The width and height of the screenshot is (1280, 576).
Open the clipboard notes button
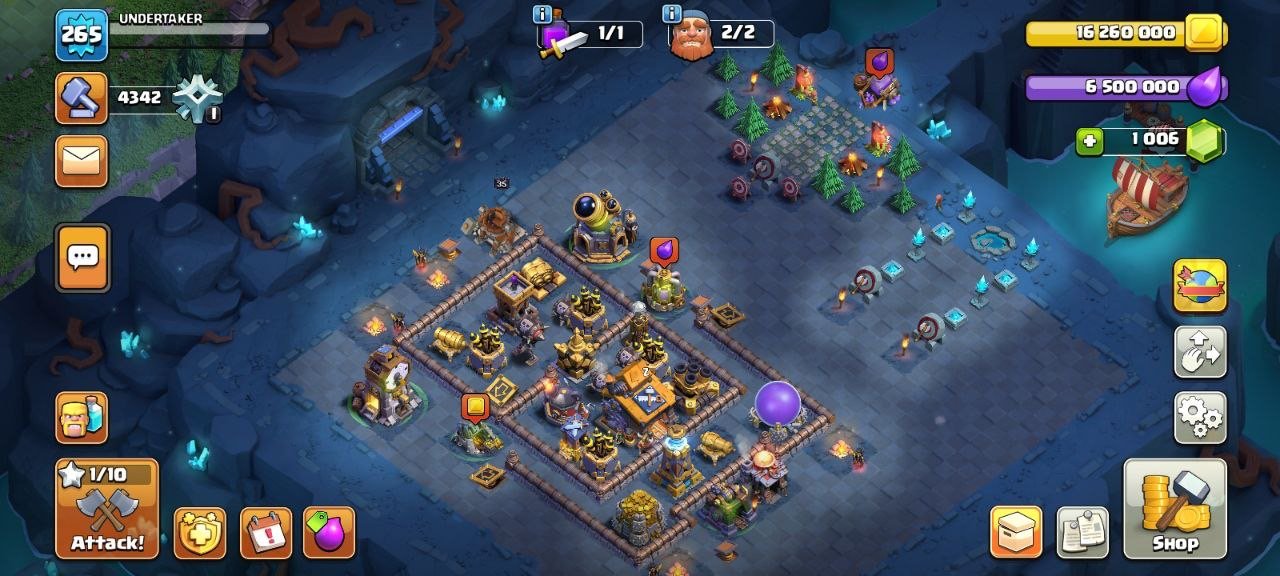(x=1083, y=532)
